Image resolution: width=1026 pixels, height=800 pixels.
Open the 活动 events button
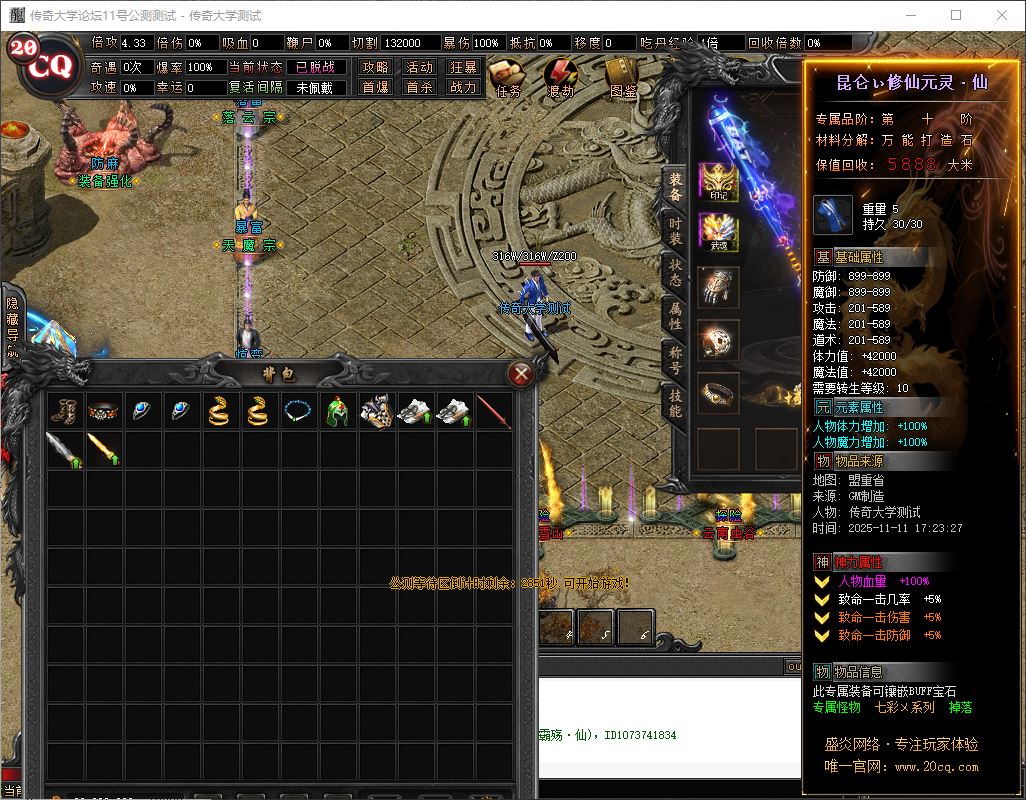click(419, 67)
